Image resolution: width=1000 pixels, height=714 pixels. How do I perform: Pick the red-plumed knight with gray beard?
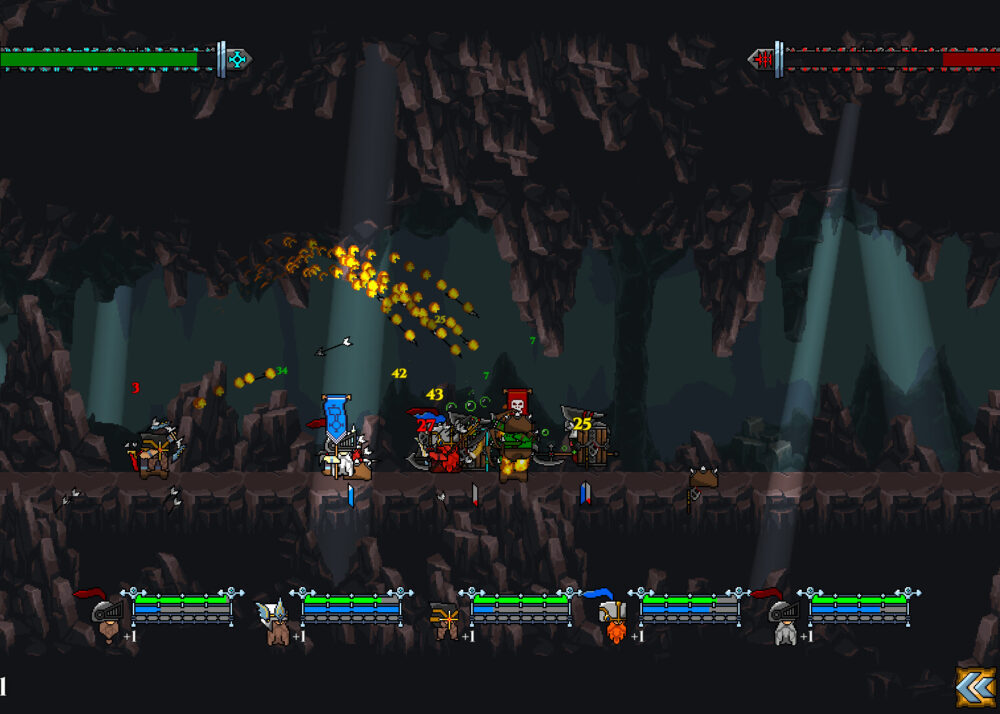[x=782, y=618]
